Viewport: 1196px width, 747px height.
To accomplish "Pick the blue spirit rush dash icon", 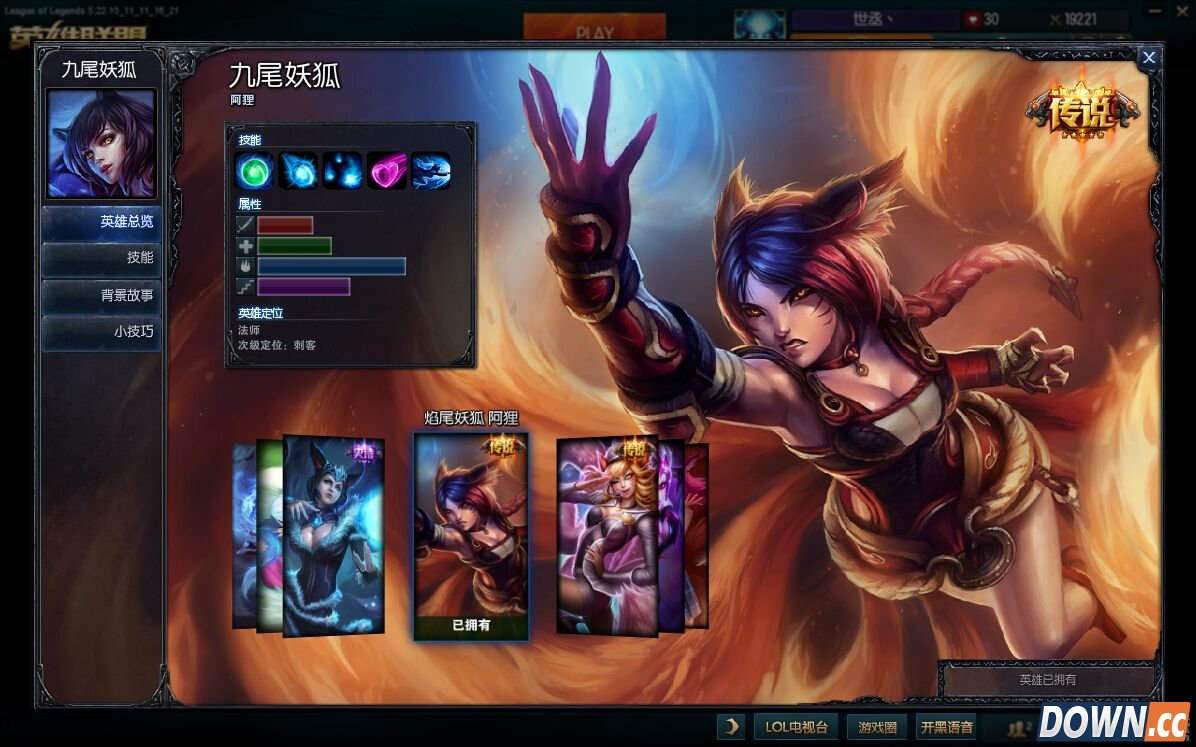I will tap(430, 170).
